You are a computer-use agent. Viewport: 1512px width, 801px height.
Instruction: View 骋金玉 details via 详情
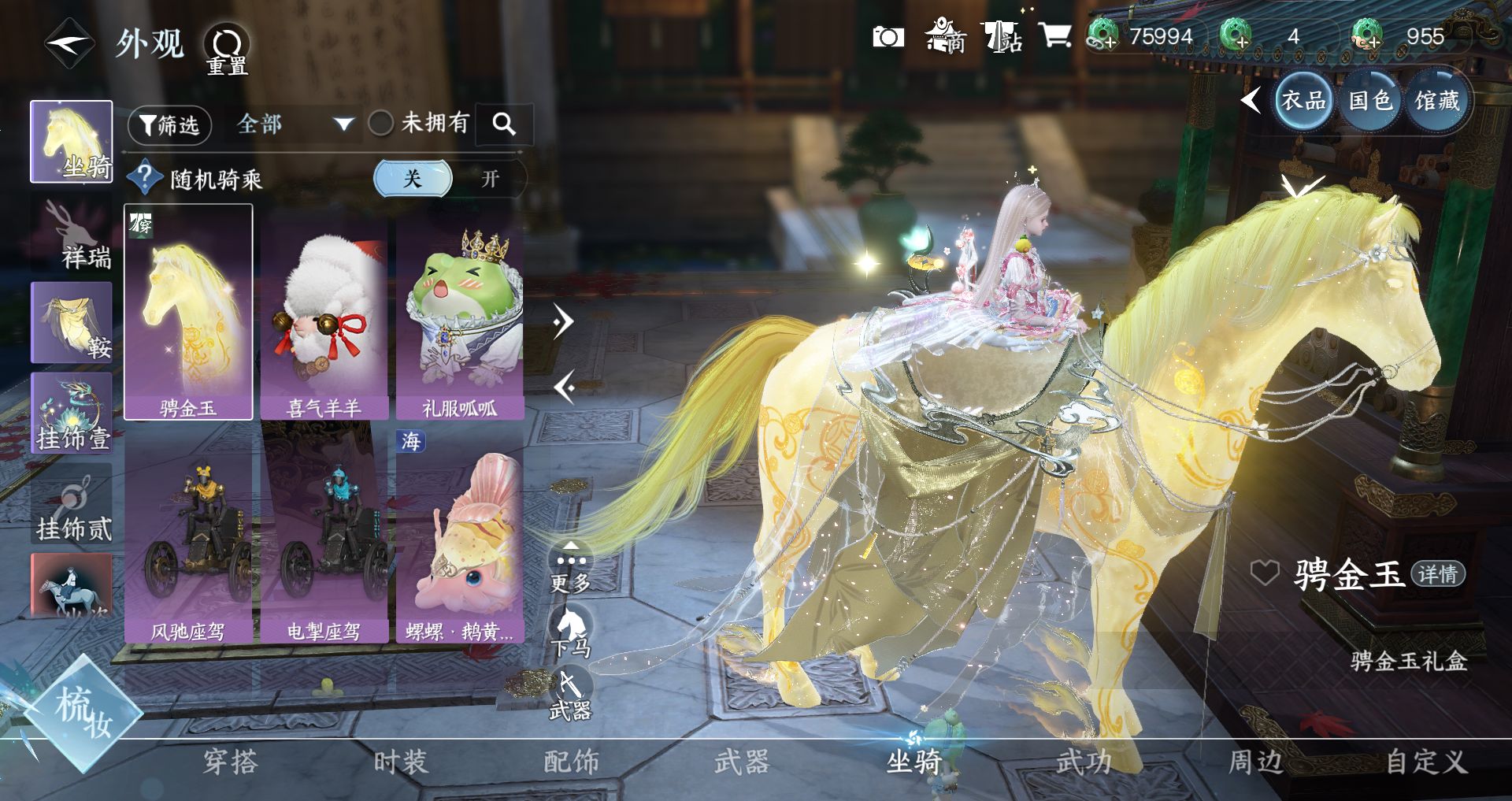[x=1438, y=574]
